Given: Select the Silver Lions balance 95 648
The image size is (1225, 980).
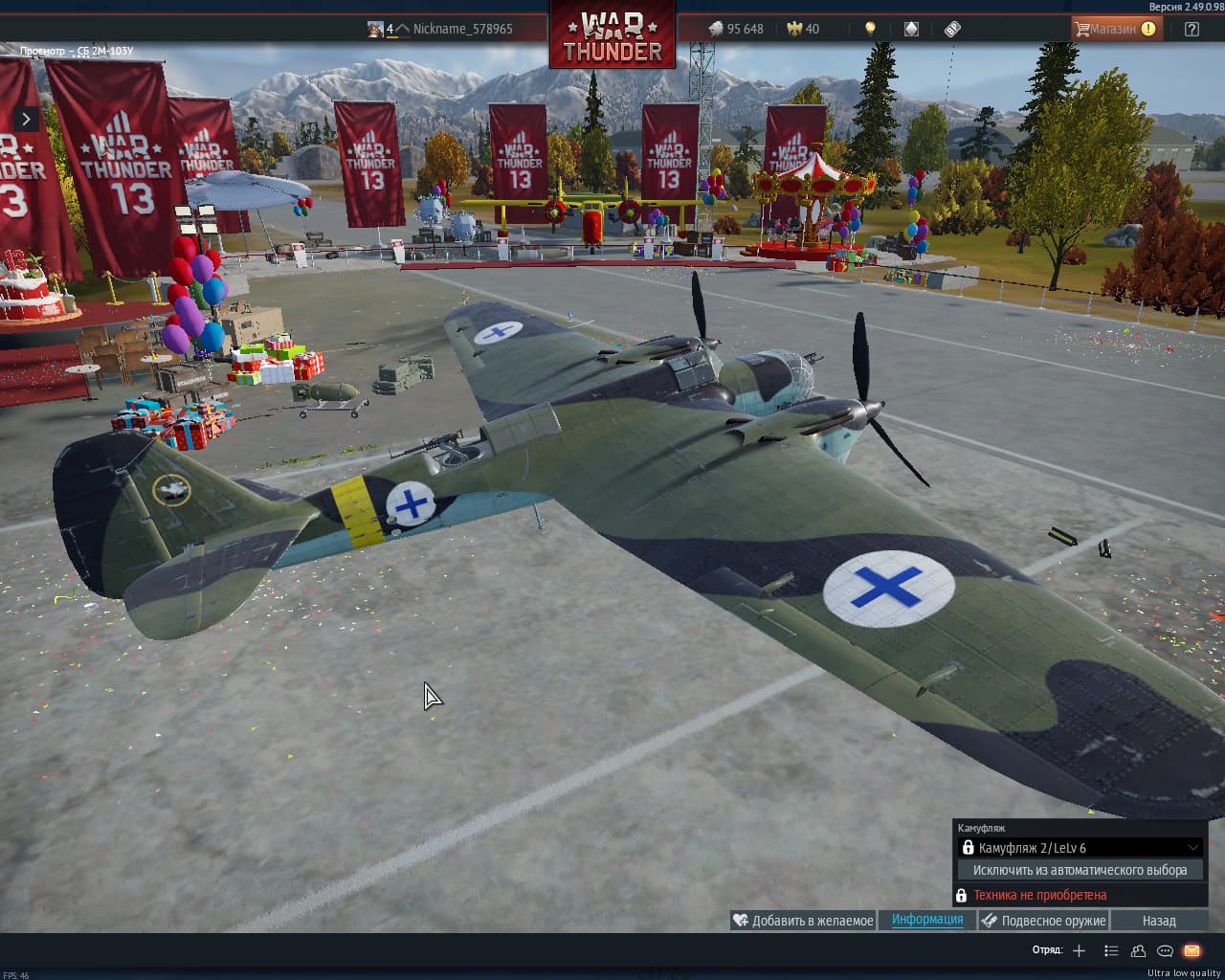Looking at the screenshot, I should 736,29.
